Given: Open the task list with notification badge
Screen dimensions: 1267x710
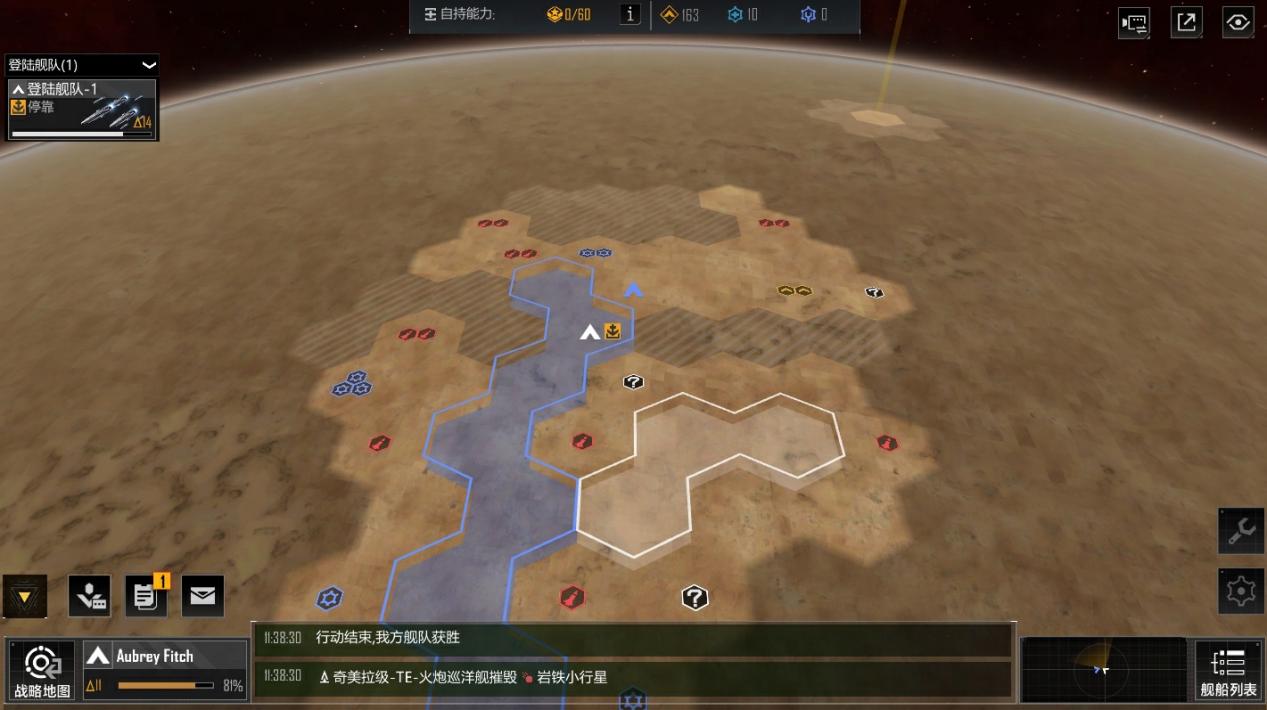Looking at the screenshot, I should click(x=146, y=596).
